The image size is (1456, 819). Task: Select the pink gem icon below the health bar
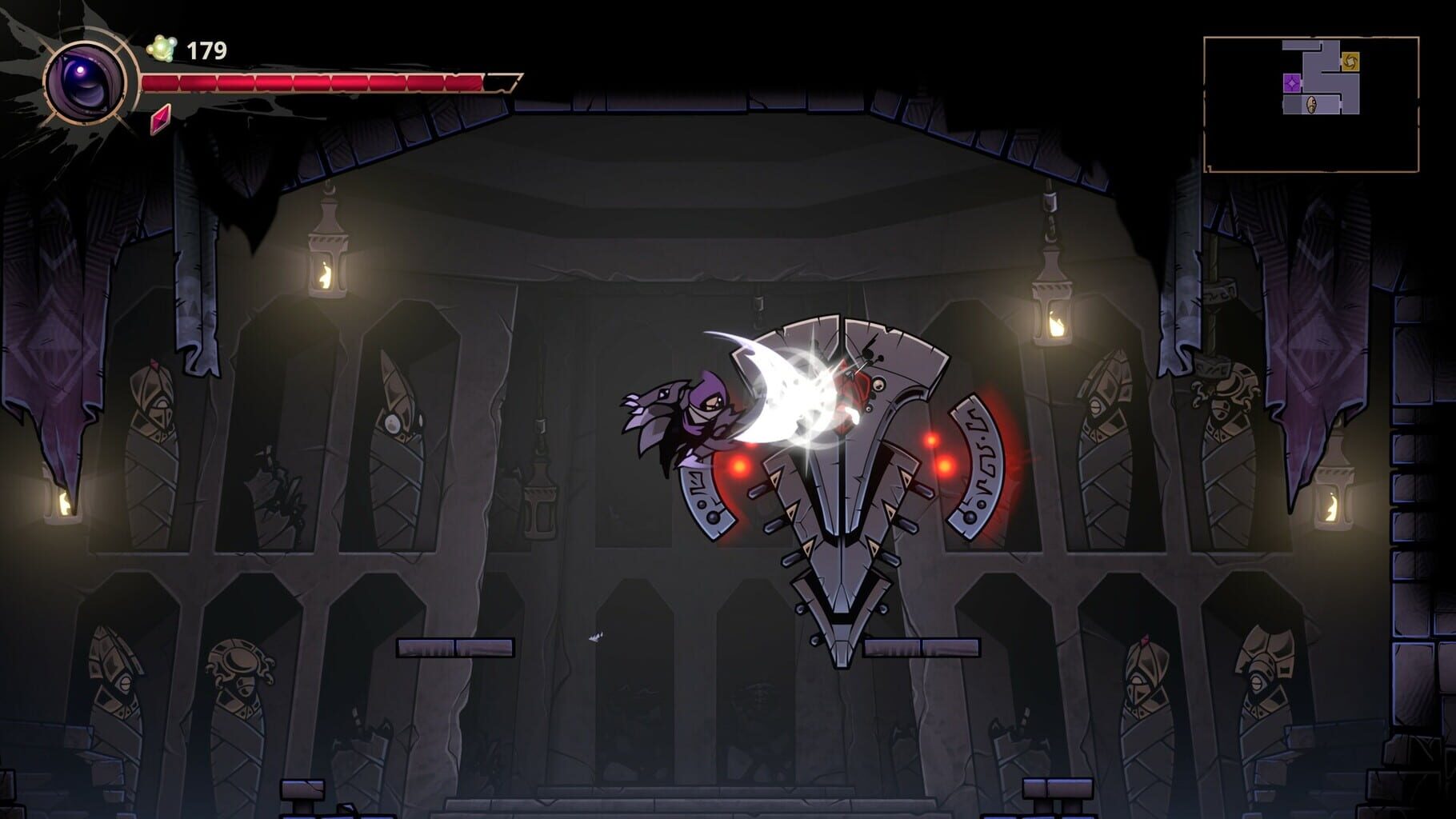pyautogui.click(x=160, y=118)
